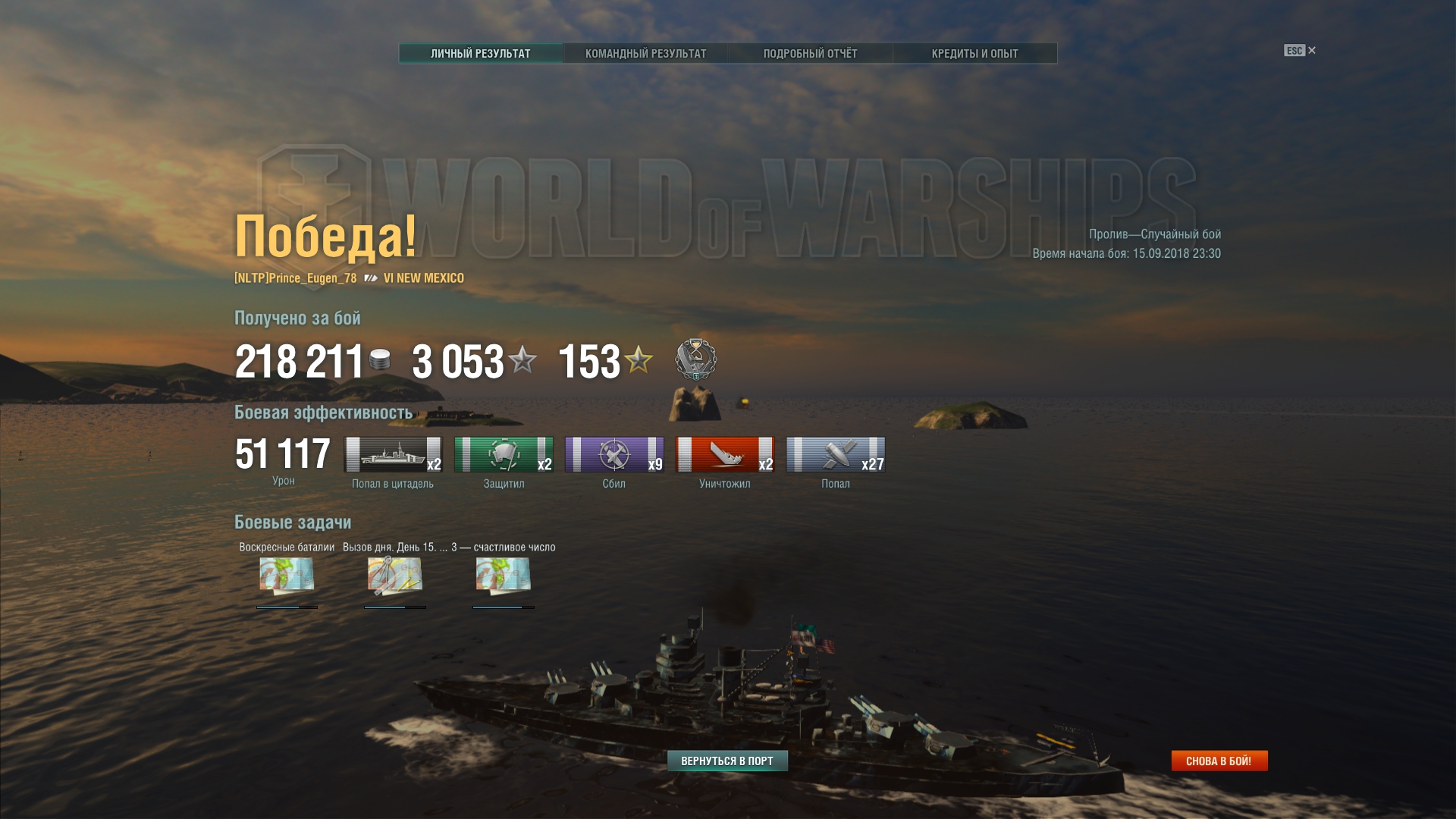Click the red Уничтожил ribbon
Screen dimensions: 1456x819
[725, 454]
